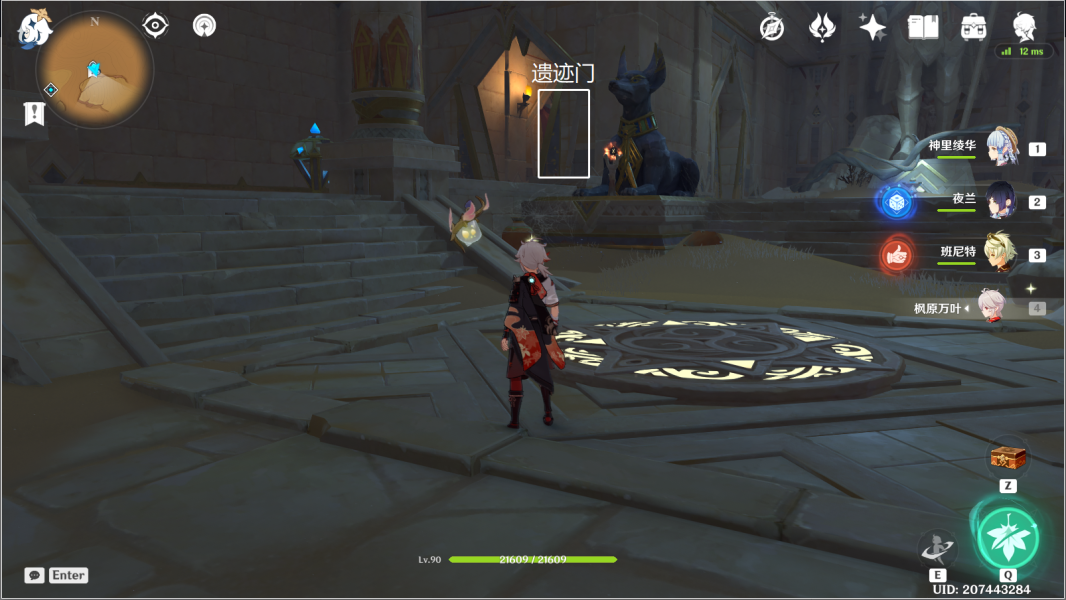1066x600 pixels.
Task: Activate the maple leaf elemental burst
Action: pos(1008,534)
